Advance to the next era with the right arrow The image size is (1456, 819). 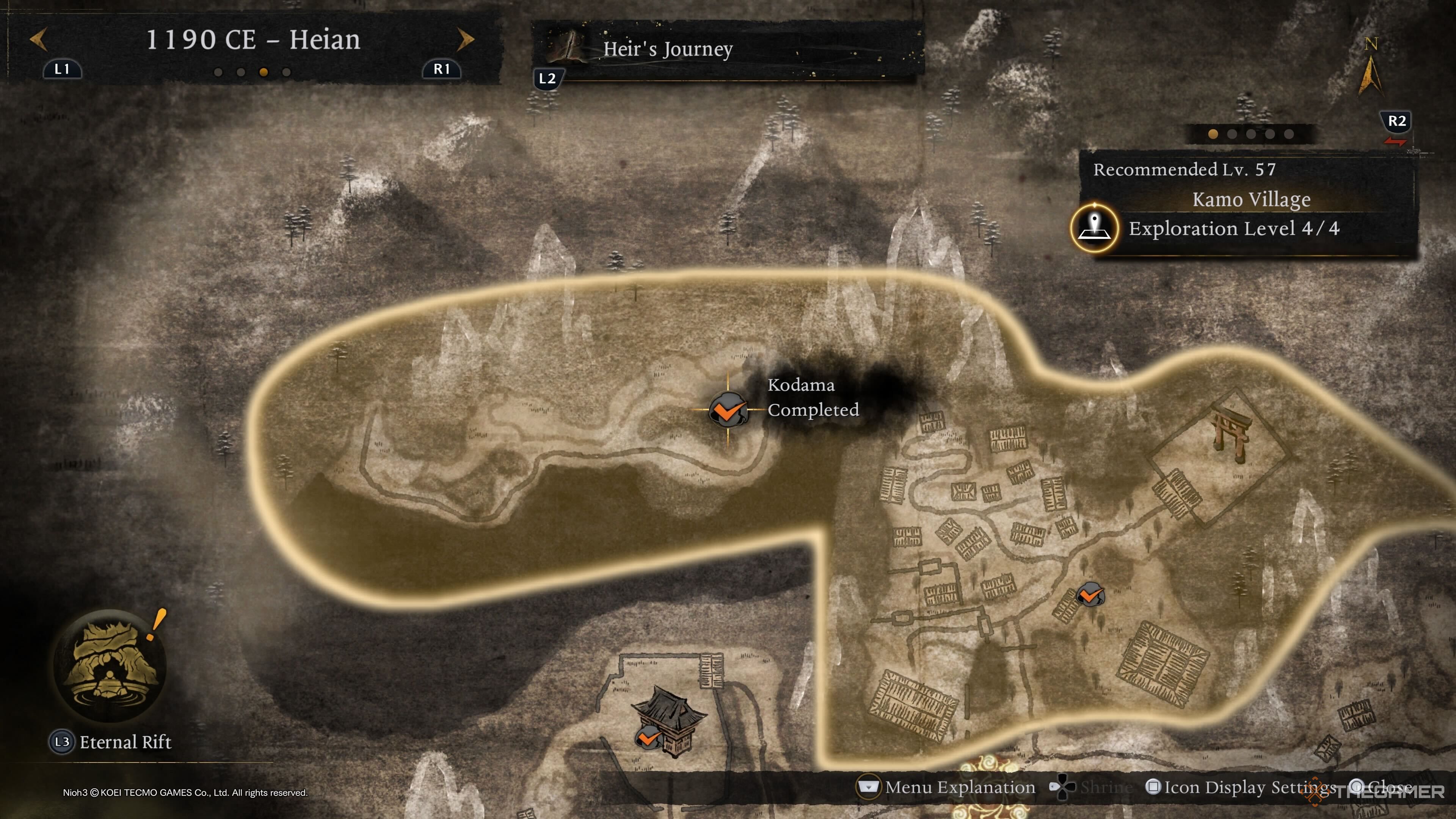click(x=465, y=40)
